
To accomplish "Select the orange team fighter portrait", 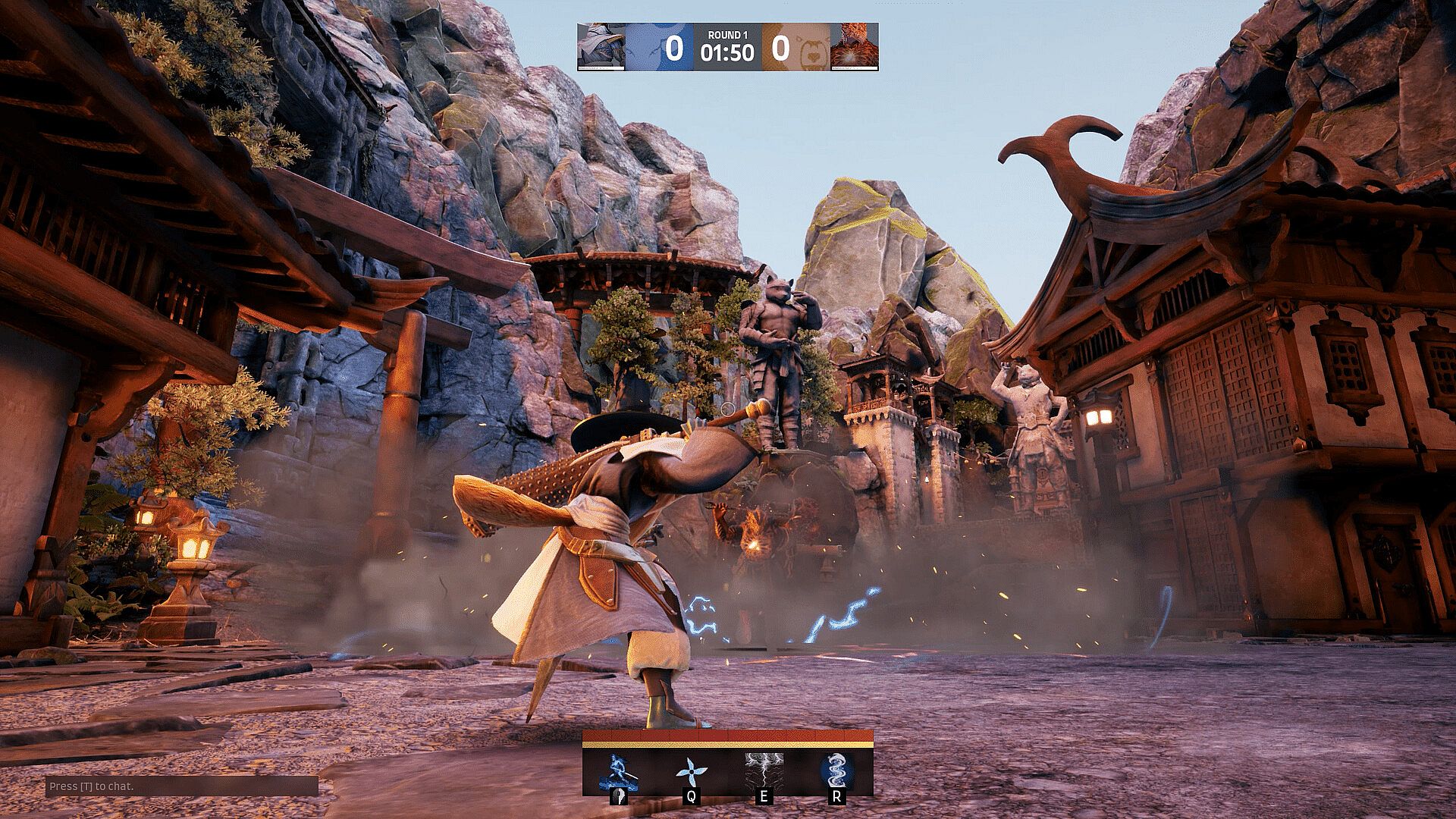I will point(854,47).
